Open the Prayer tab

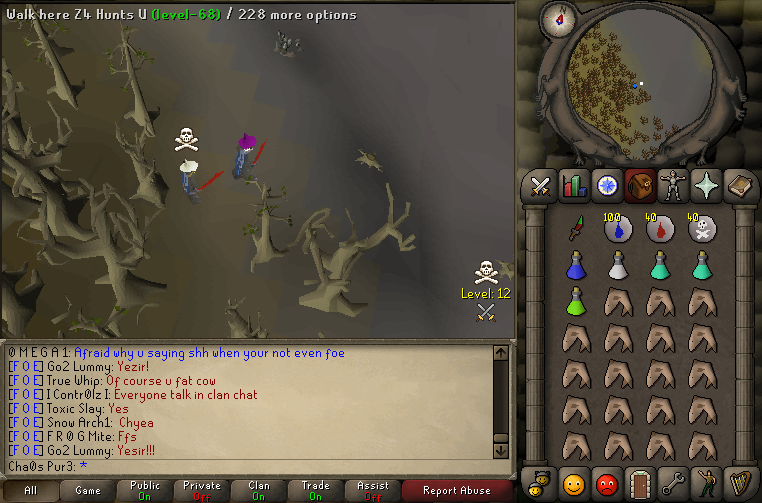pos(705,186)
